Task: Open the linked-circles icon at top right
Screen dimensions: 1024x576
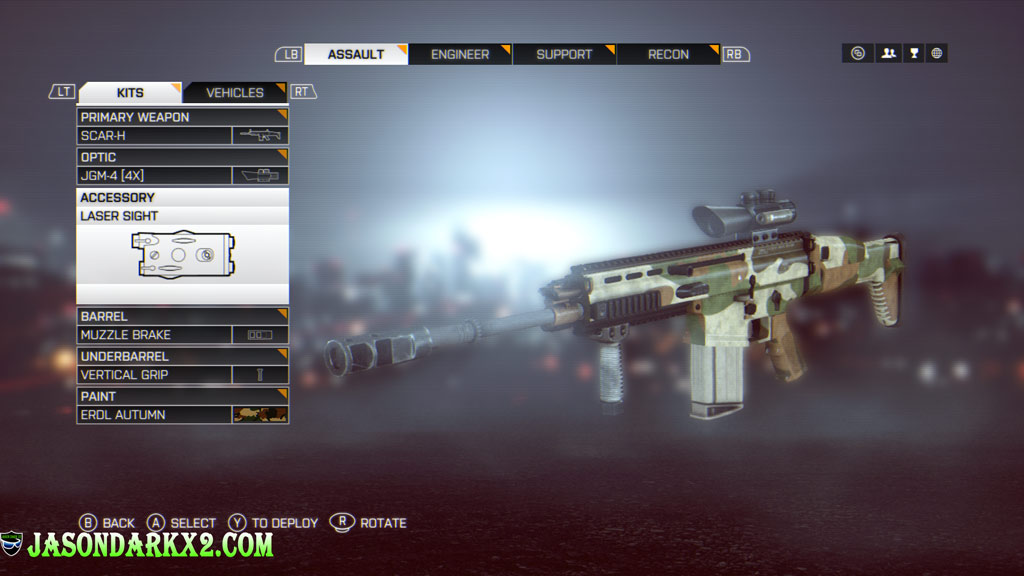Action: (858, 54)
